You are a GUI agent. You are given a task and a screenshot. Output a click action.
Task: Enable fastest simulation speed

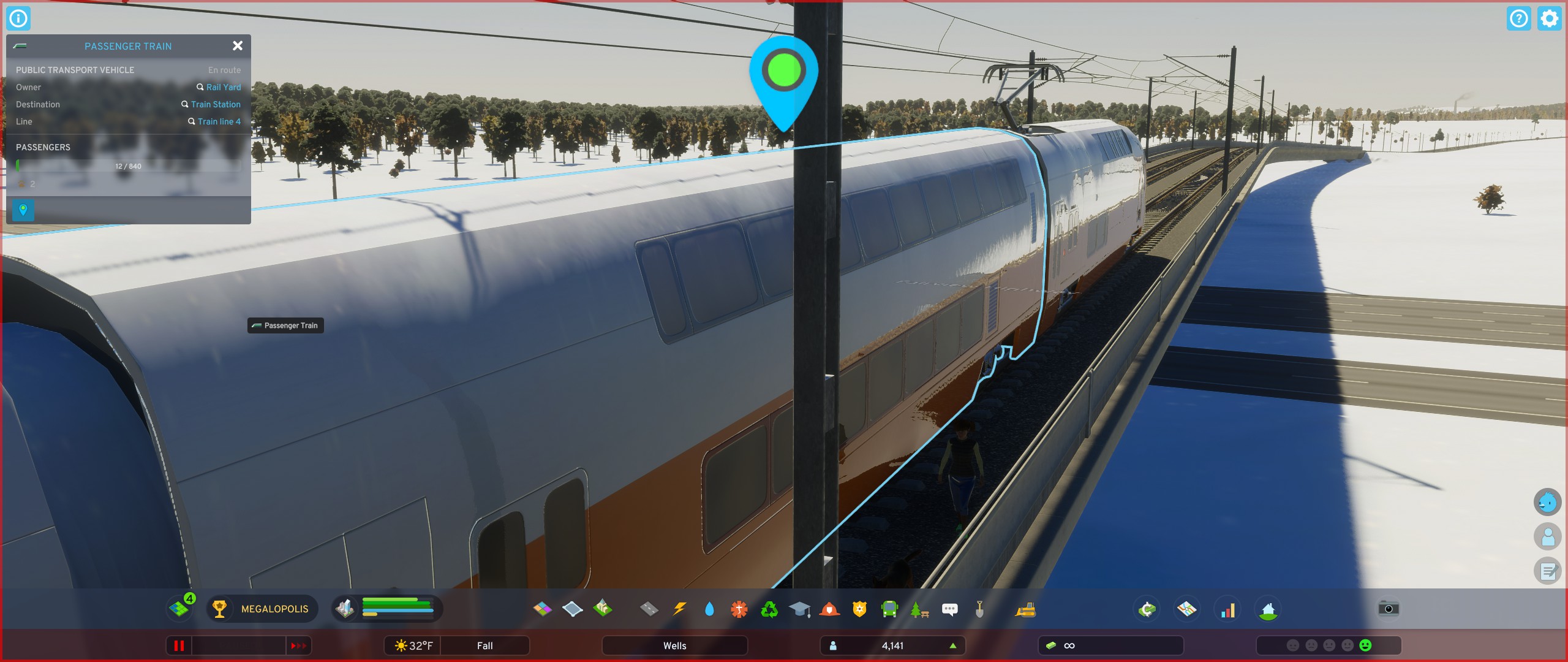pyautogui.click(x=298, y=645)
